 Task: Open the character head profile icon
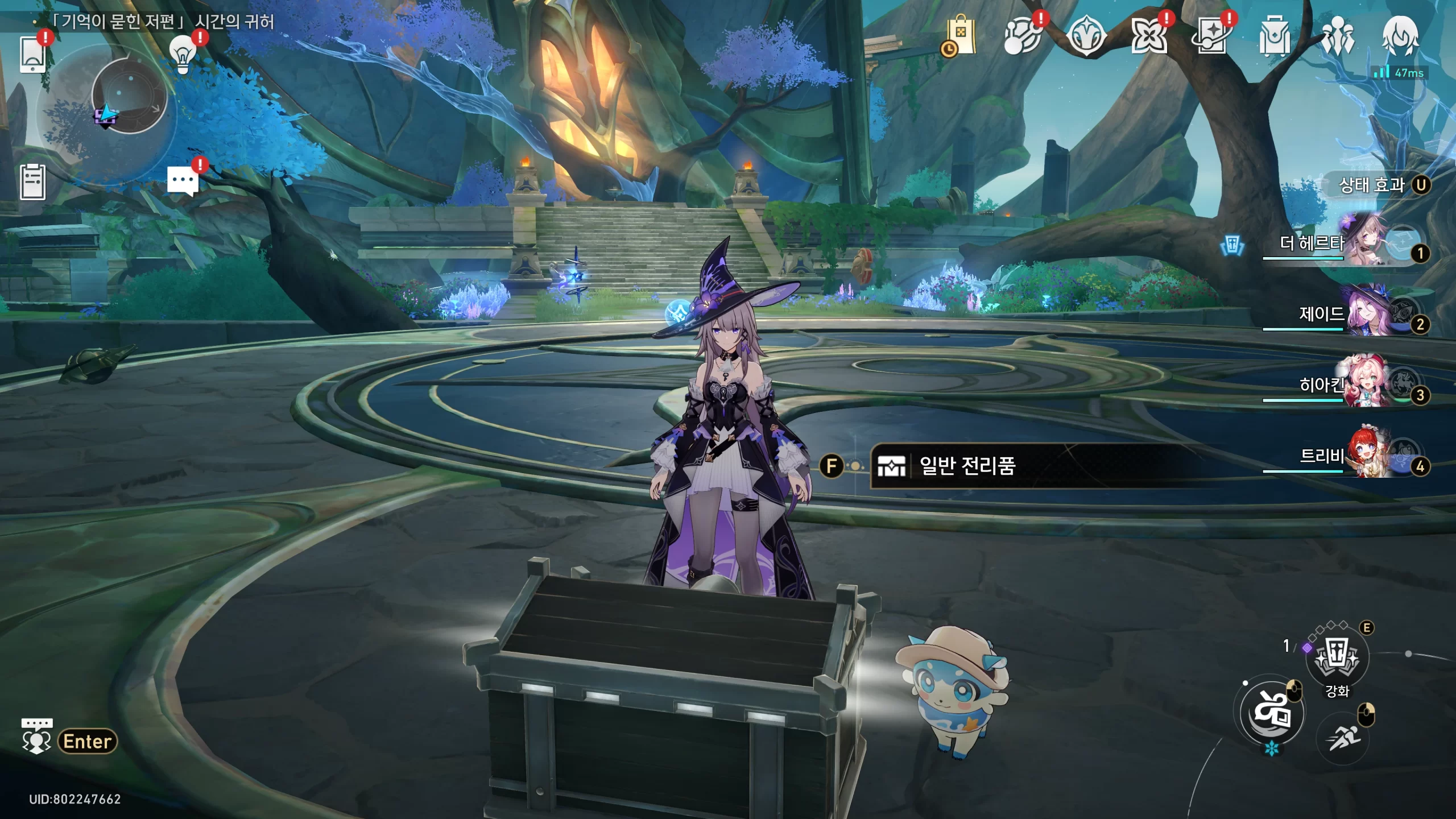coord(1400,36)
